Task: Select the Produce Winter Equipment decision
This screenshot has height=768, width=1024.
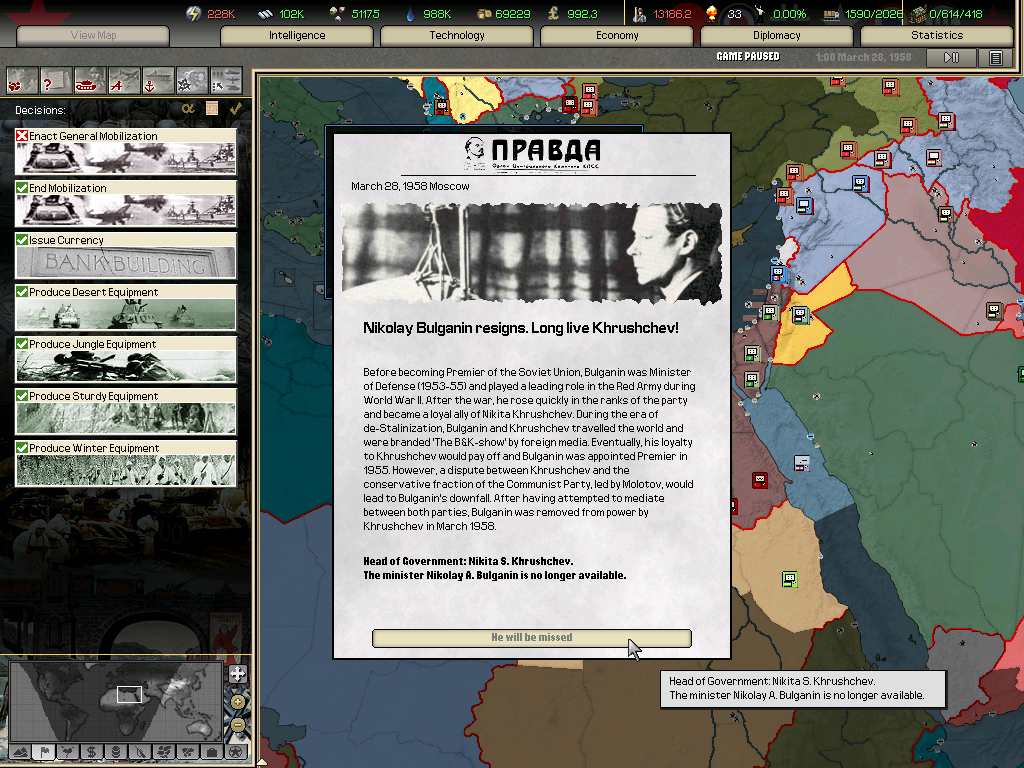Action: [x=126, y=464]
